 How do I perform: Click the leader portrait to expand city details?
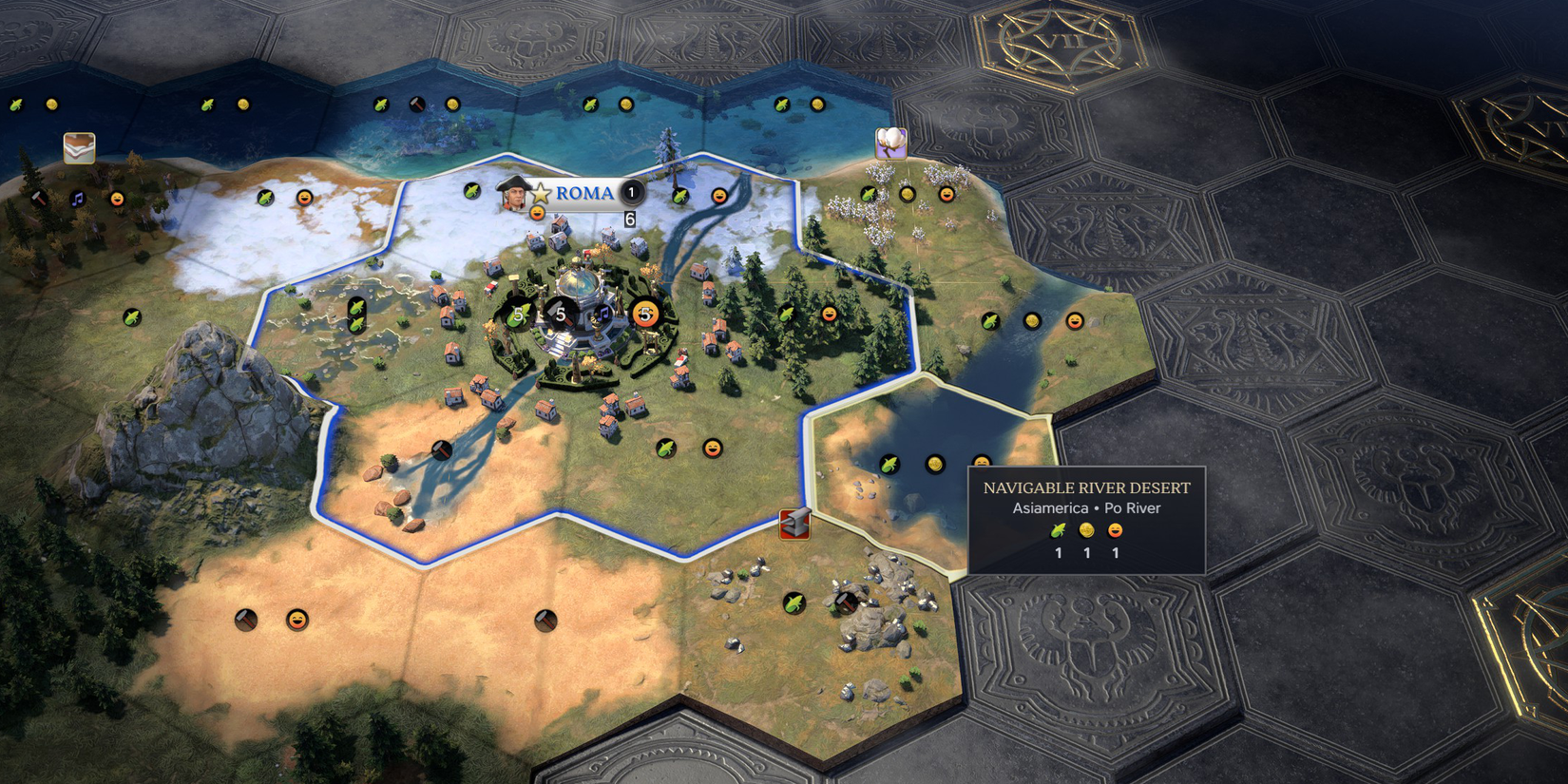click(x=514, y=195)
